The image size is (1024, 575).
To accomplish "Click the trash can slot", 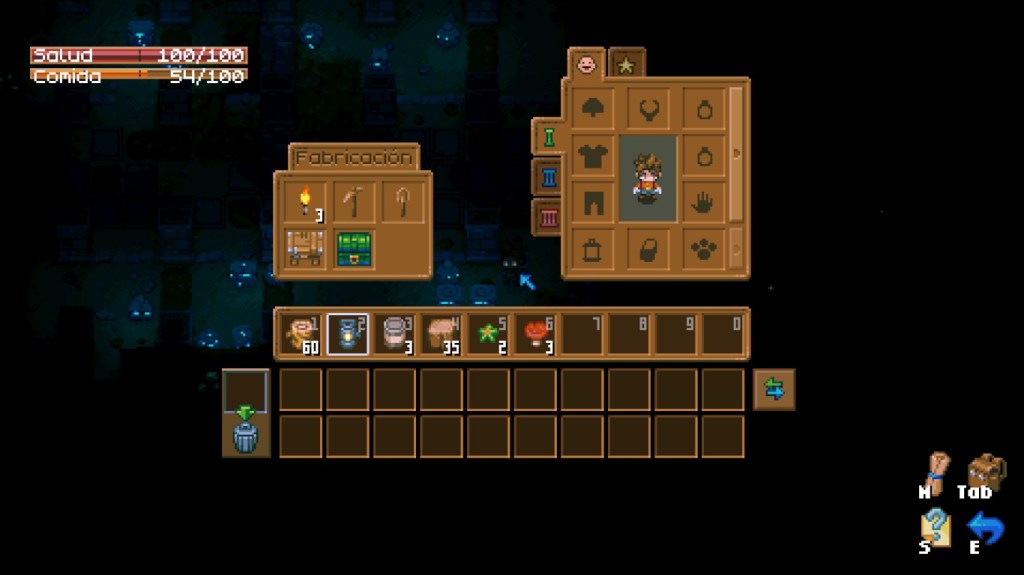I will (246, 437).
